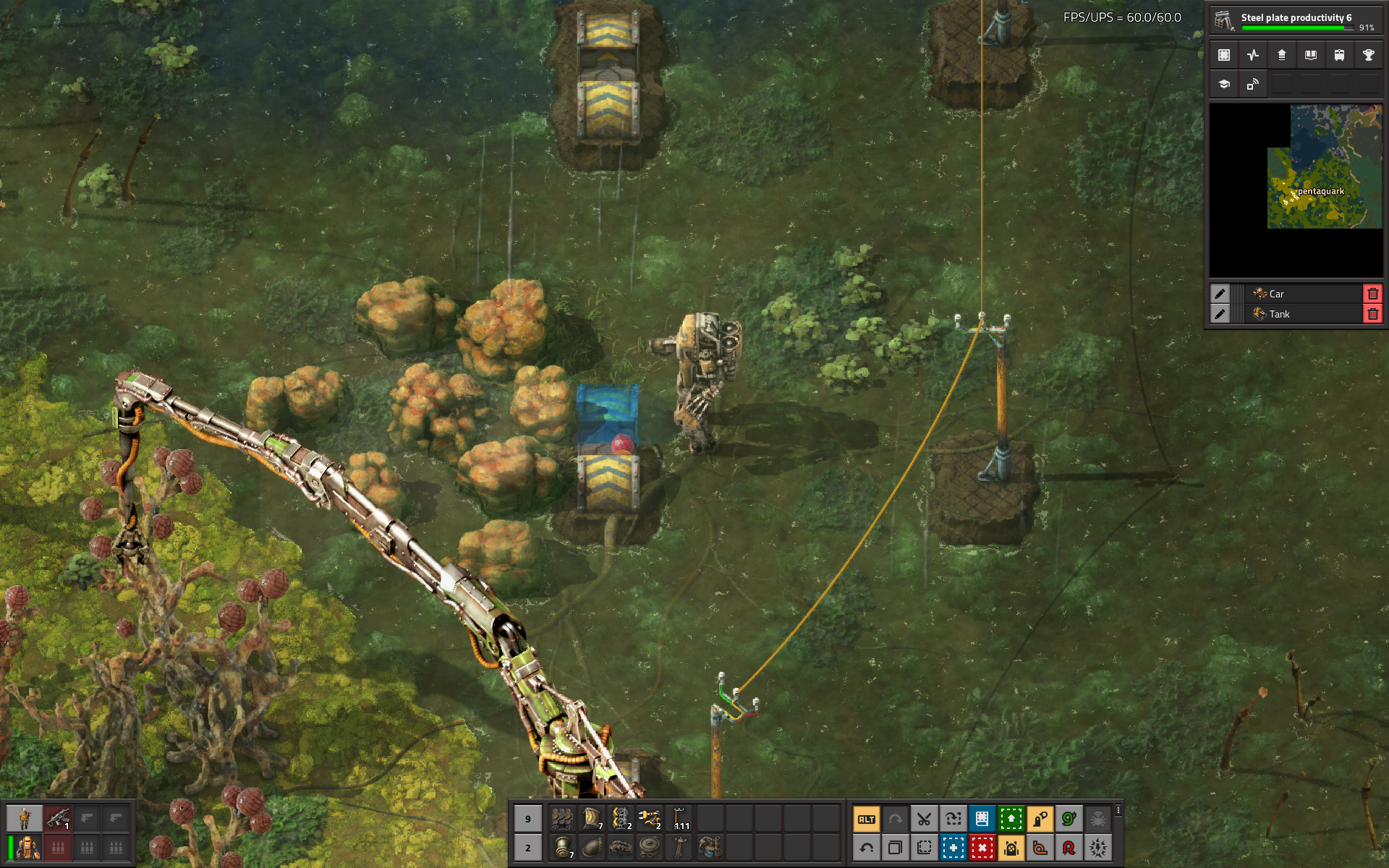Open the Steel plate productivity 6 research

click(1295, 20)
